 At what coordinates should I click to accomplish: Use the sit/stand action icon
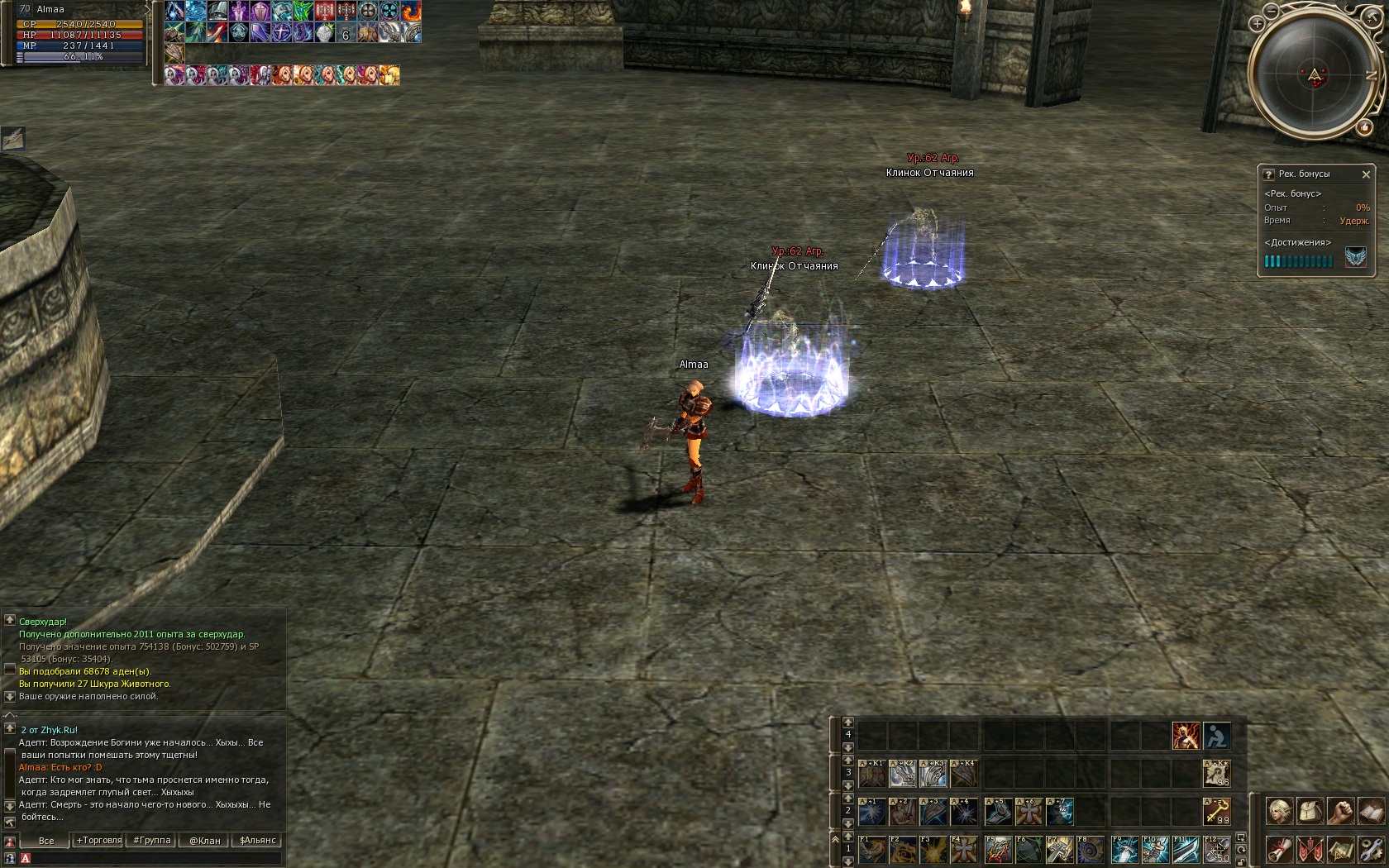(1216, 736)
